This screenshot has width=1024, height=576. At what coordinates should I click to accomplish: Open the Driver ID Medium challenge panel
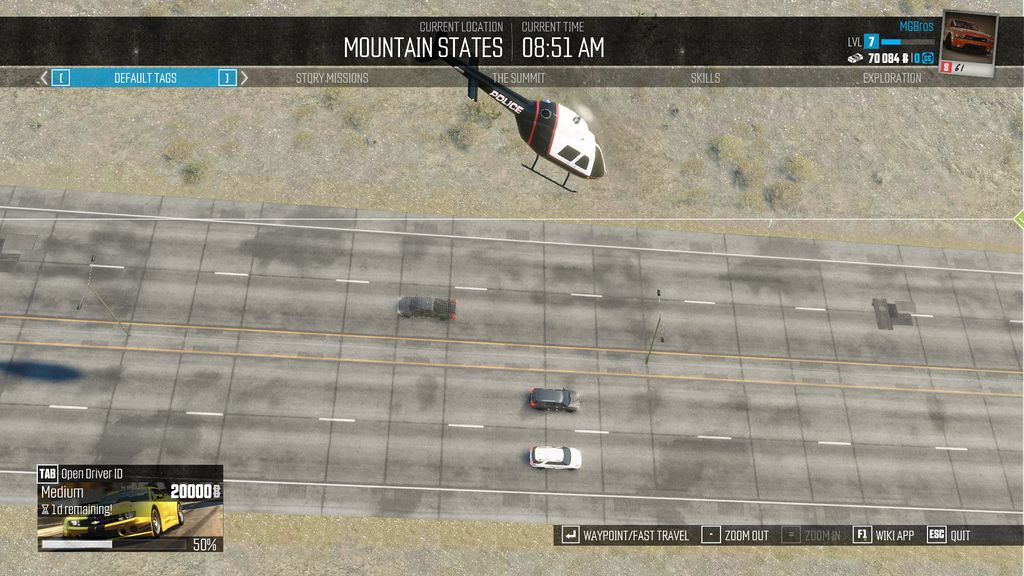point(130,509)
